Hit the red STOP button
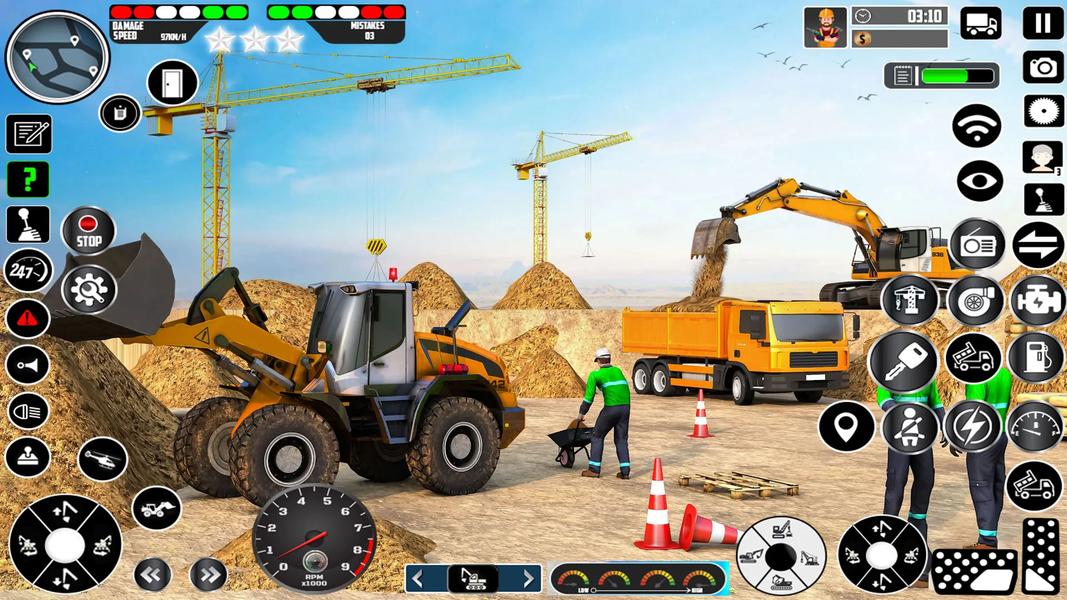 [88, 230]
